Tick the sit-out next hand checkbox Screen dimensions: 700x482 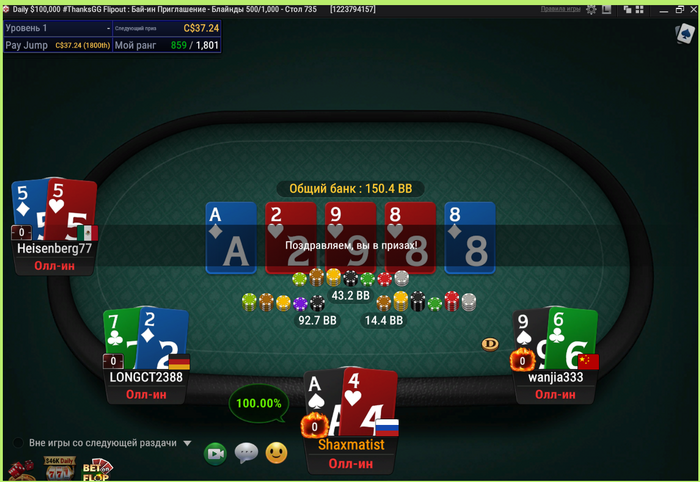[x=18, y=443]
